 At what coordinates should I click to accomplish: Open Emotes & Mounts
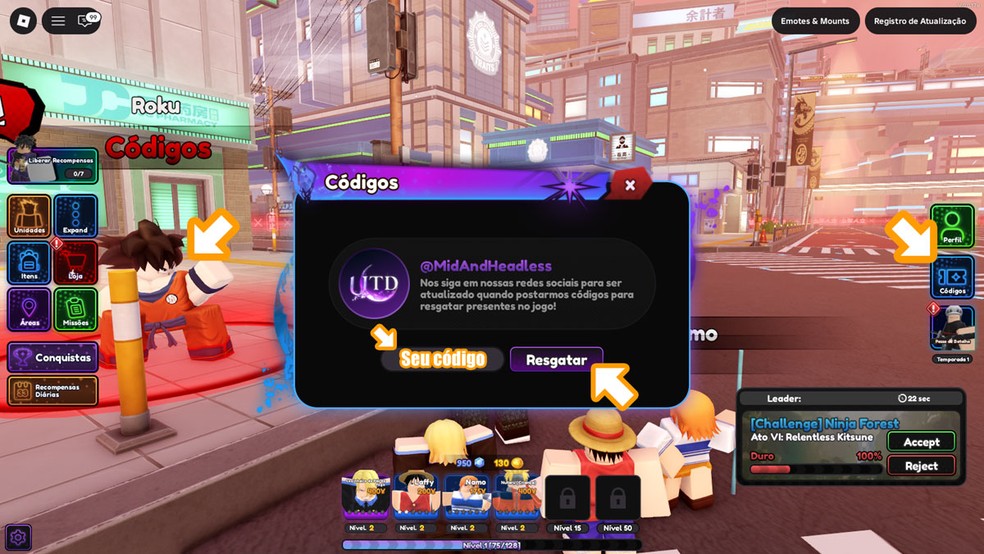click(x=816, y=21)
